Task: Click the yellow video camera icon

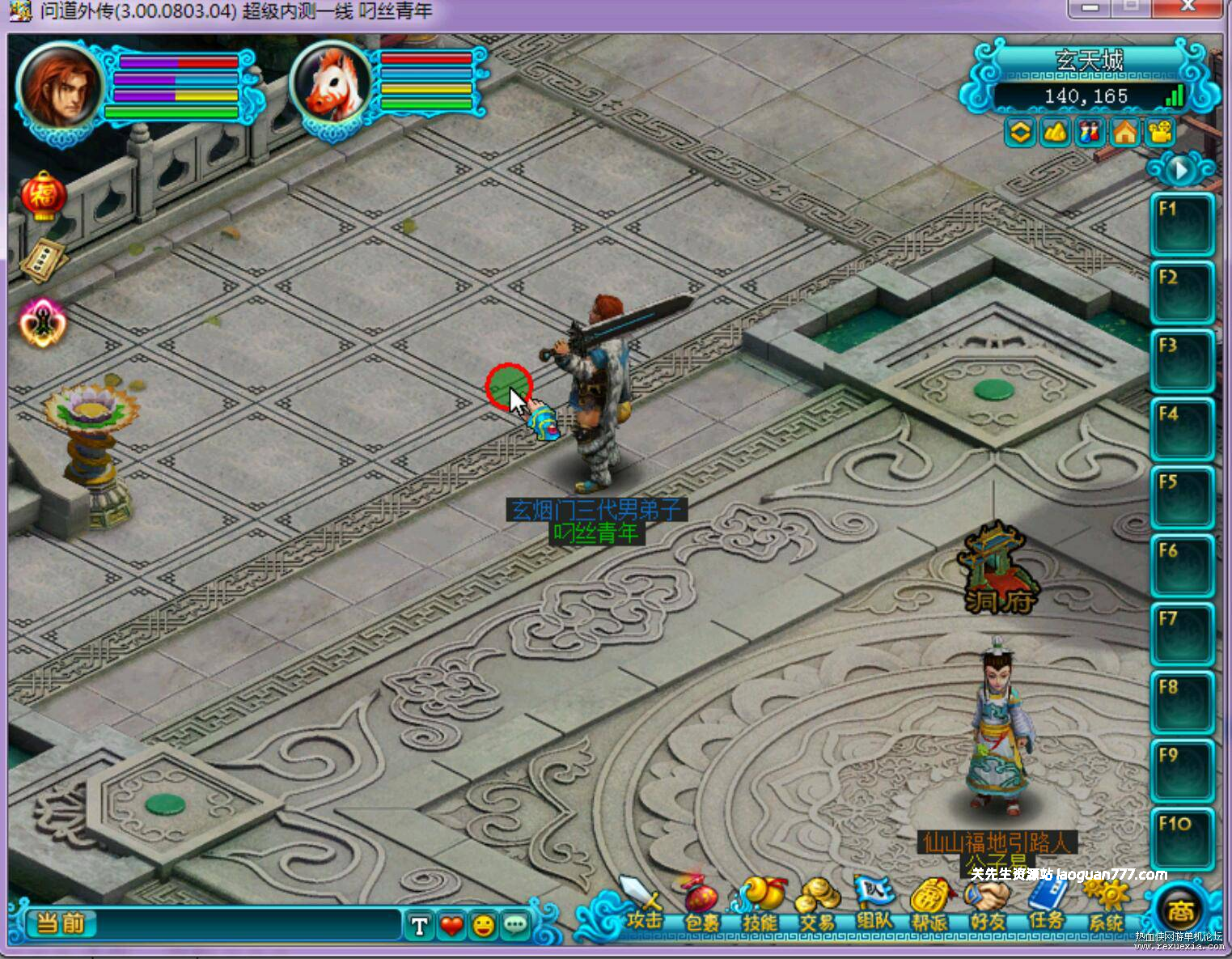Action: 1161,132
